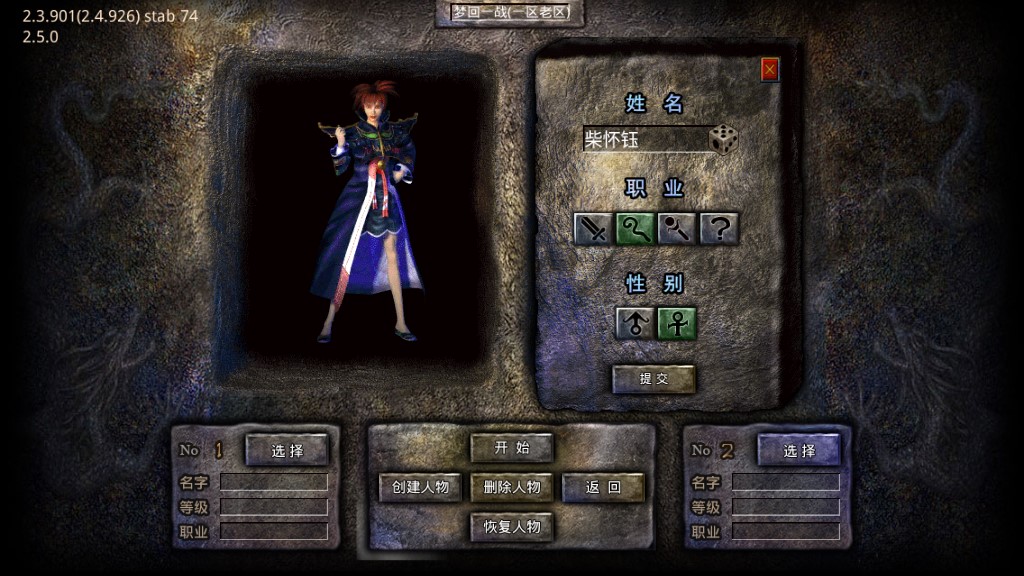Click the server name banner at top

[510, 13]
